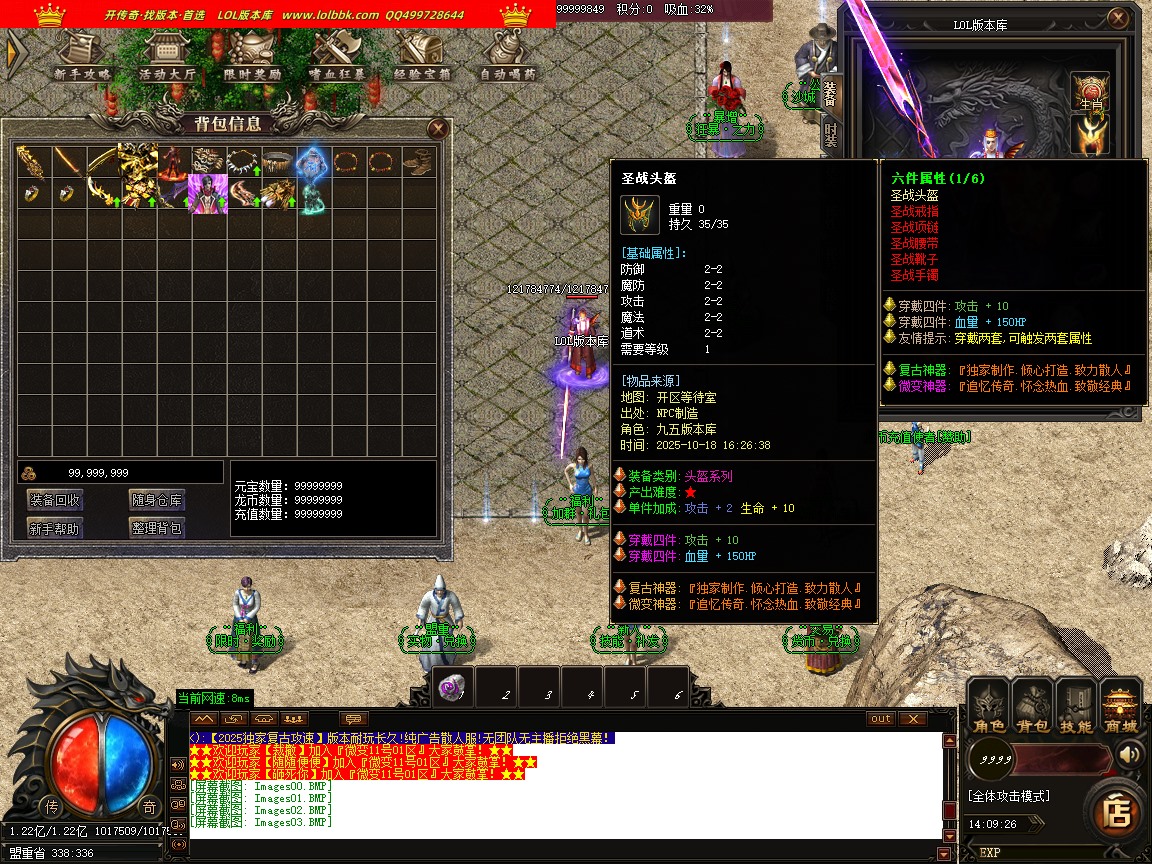Close the character equipment panel
1152x864 pixels.
[x=1117, y=18]
